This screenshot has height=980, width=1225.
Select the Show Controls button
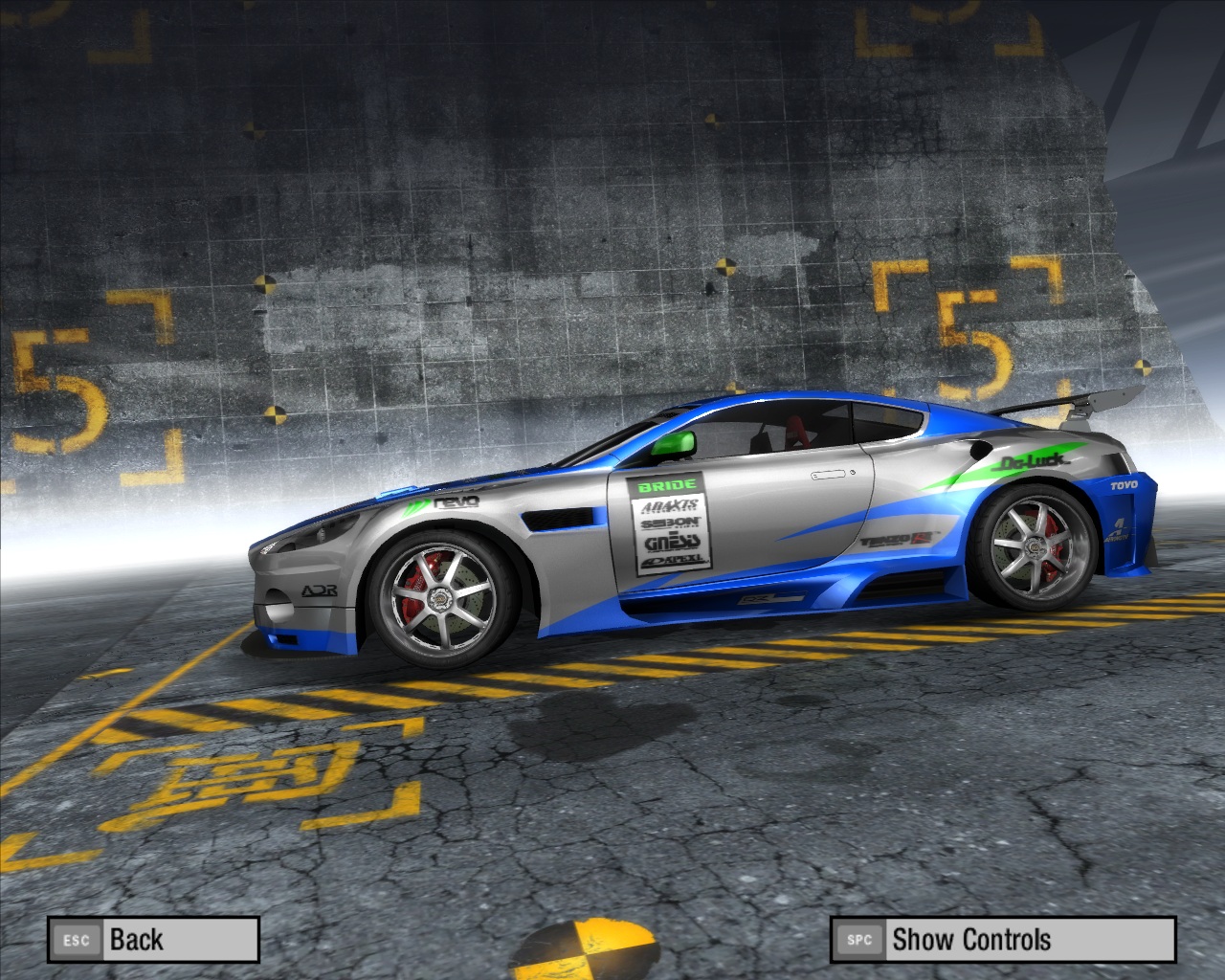(x=1002, y=940)
